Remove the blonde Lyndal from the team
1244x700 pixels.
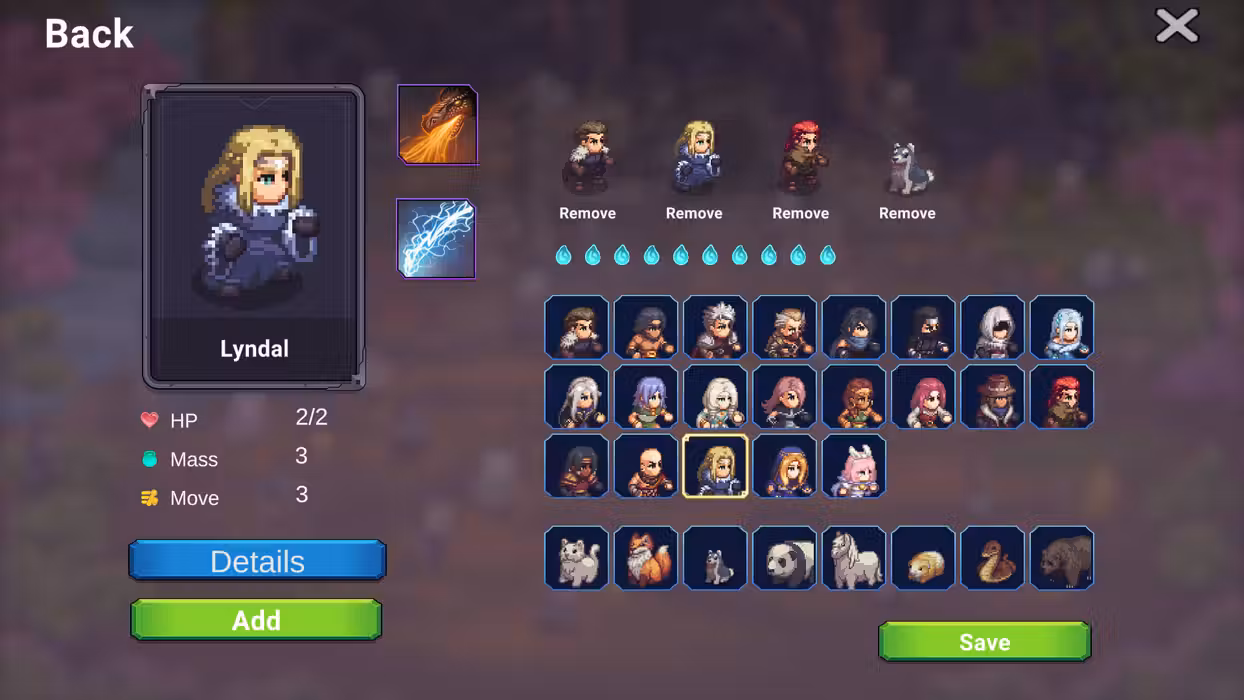tap(694, 213)
